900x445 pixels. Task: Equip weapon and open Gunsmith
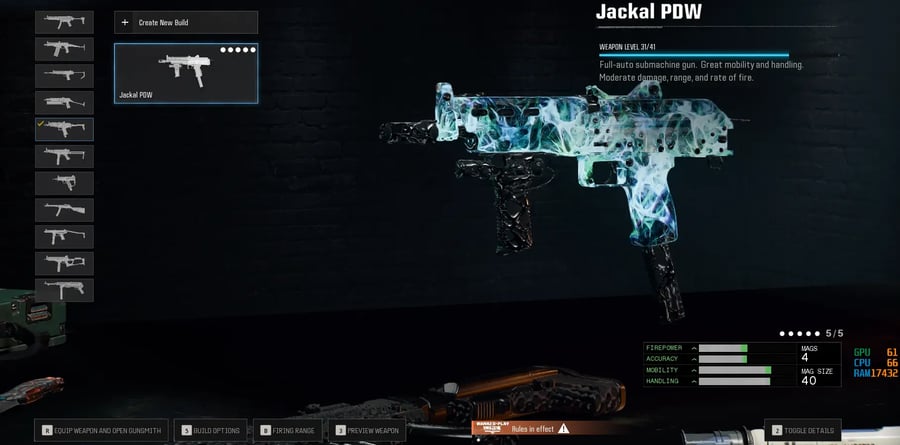click(103, 430)
